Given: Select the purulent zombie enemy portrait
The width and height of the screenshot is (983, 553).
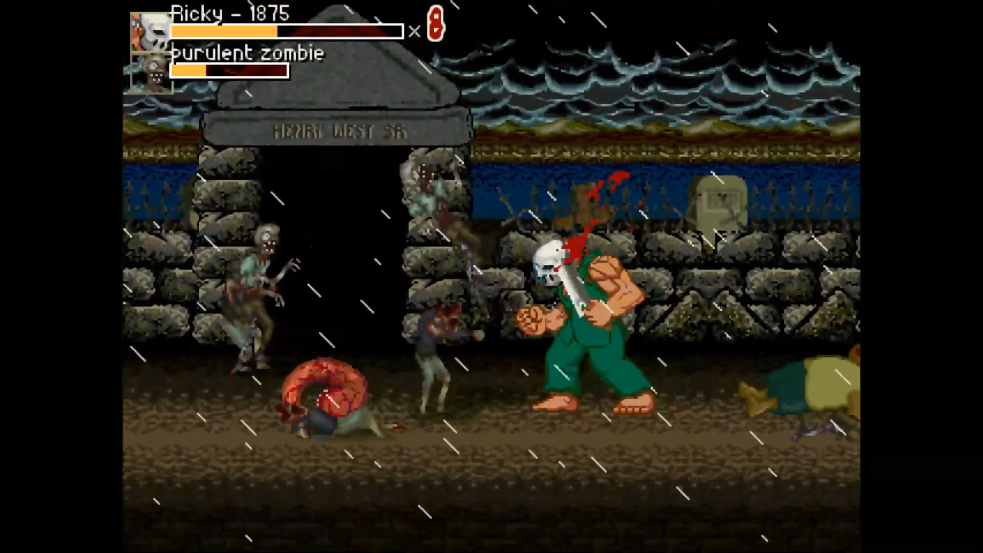Looking at the screenshot, I should point(151,73).
